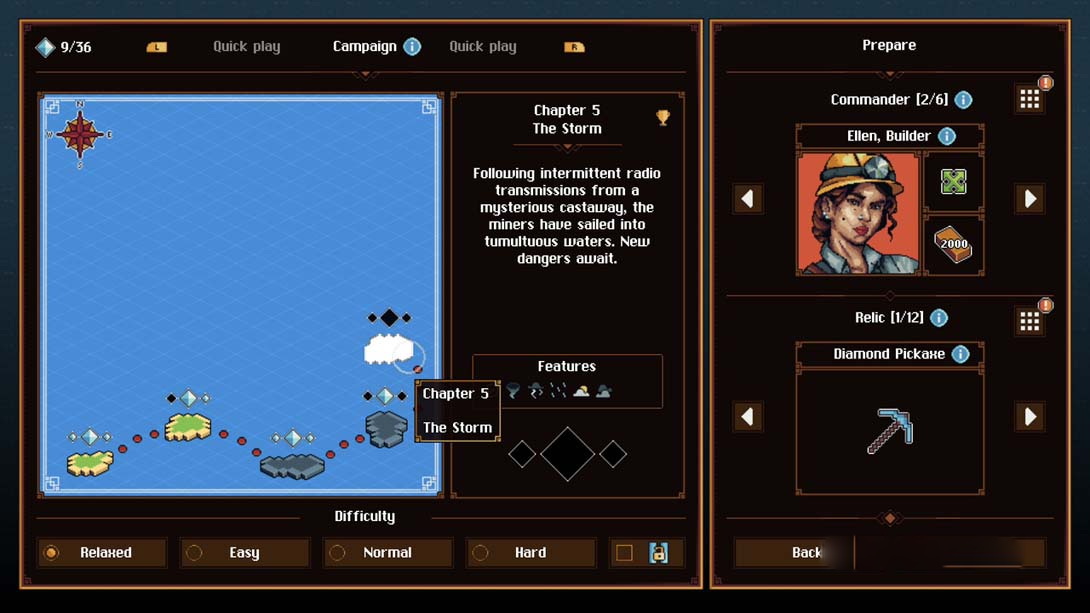The height and width of the screenshot is (613, 1090).
Task: Go back with the Back button
Action: pos(794,553)
